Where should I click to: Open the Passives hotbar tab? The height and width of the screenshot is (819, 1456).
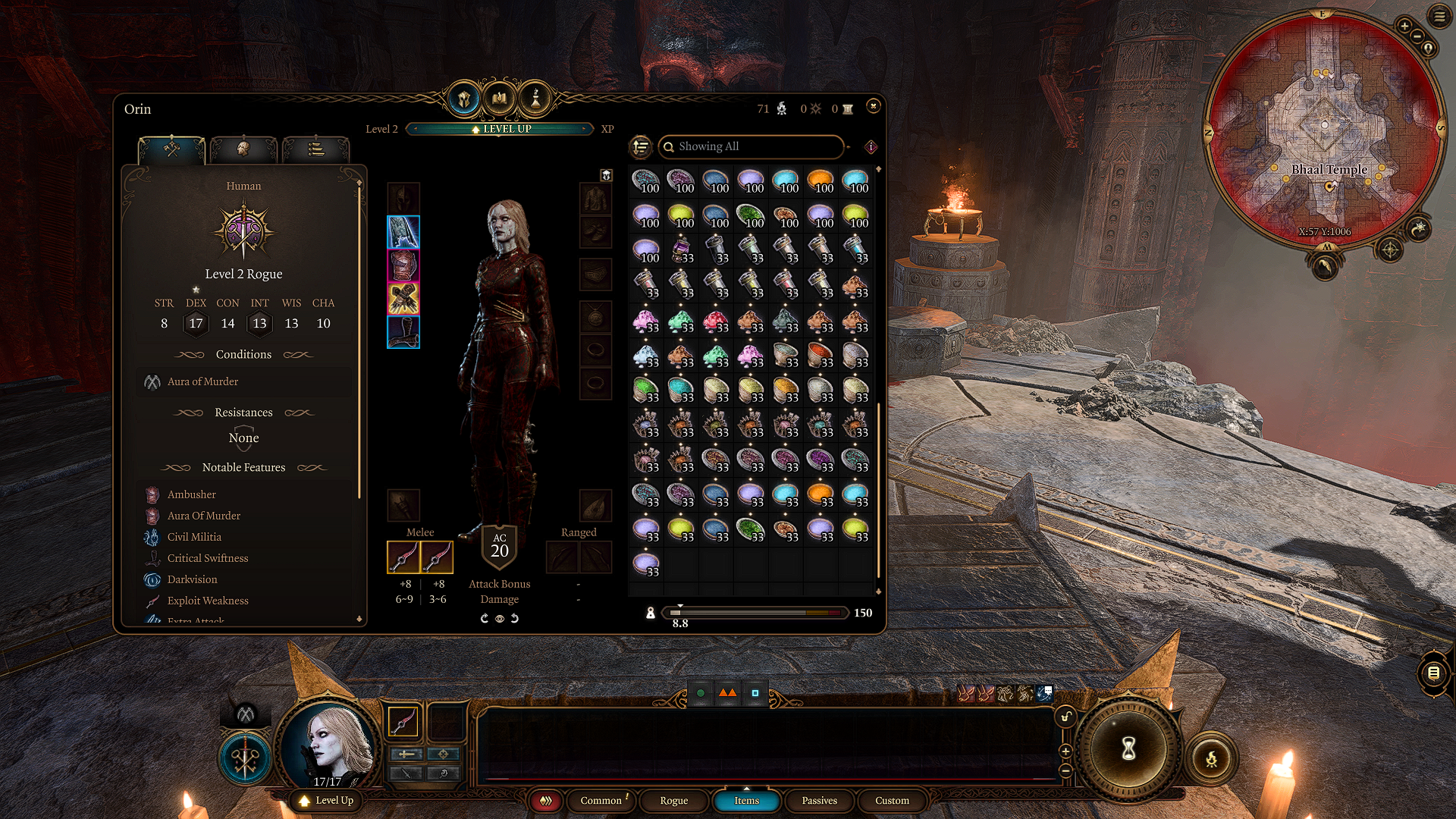coord(819,800)
